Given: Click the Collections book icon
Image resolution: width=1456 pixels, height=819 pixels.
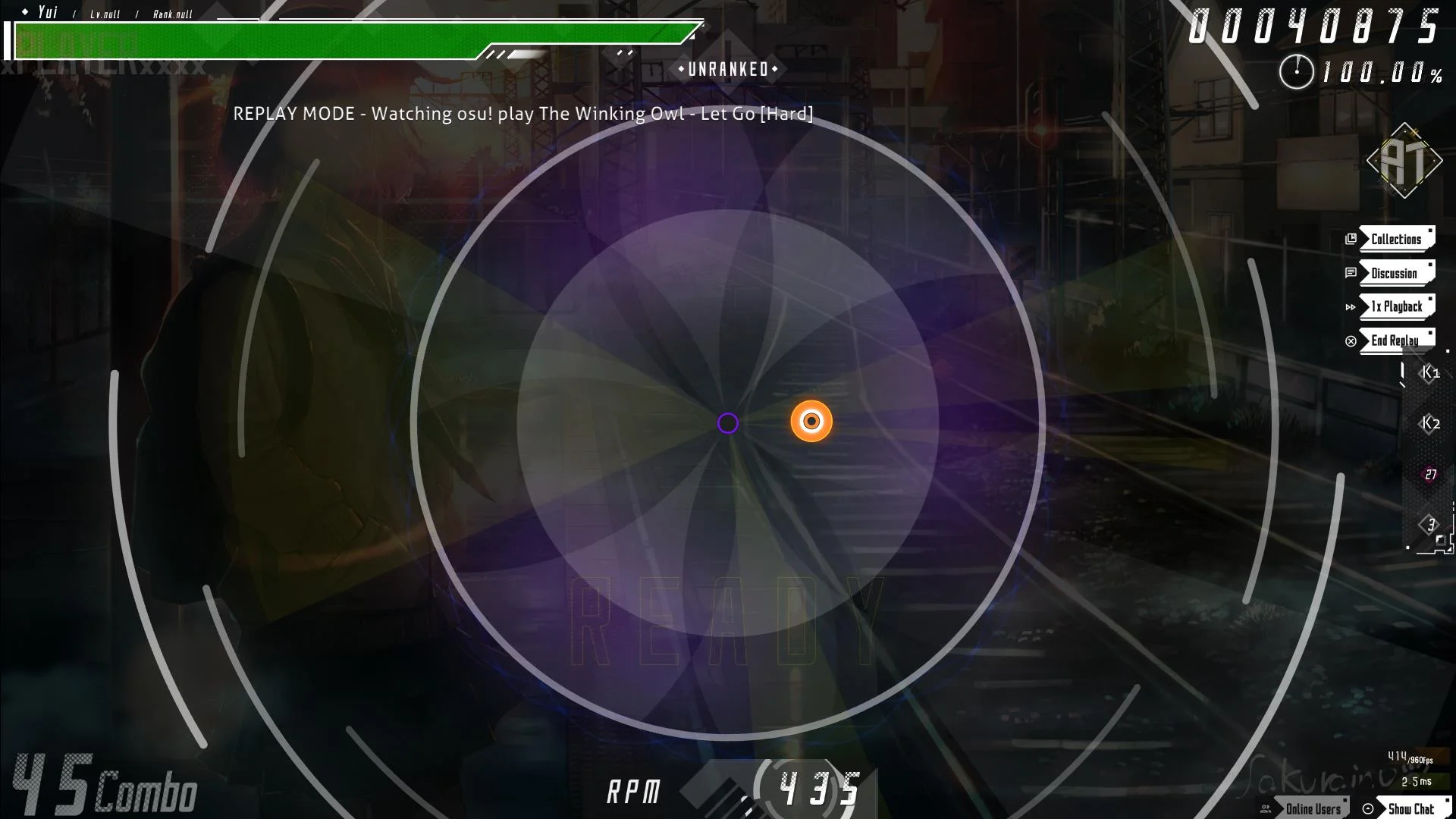Looking at the screenshot, I should point(1353,238).
